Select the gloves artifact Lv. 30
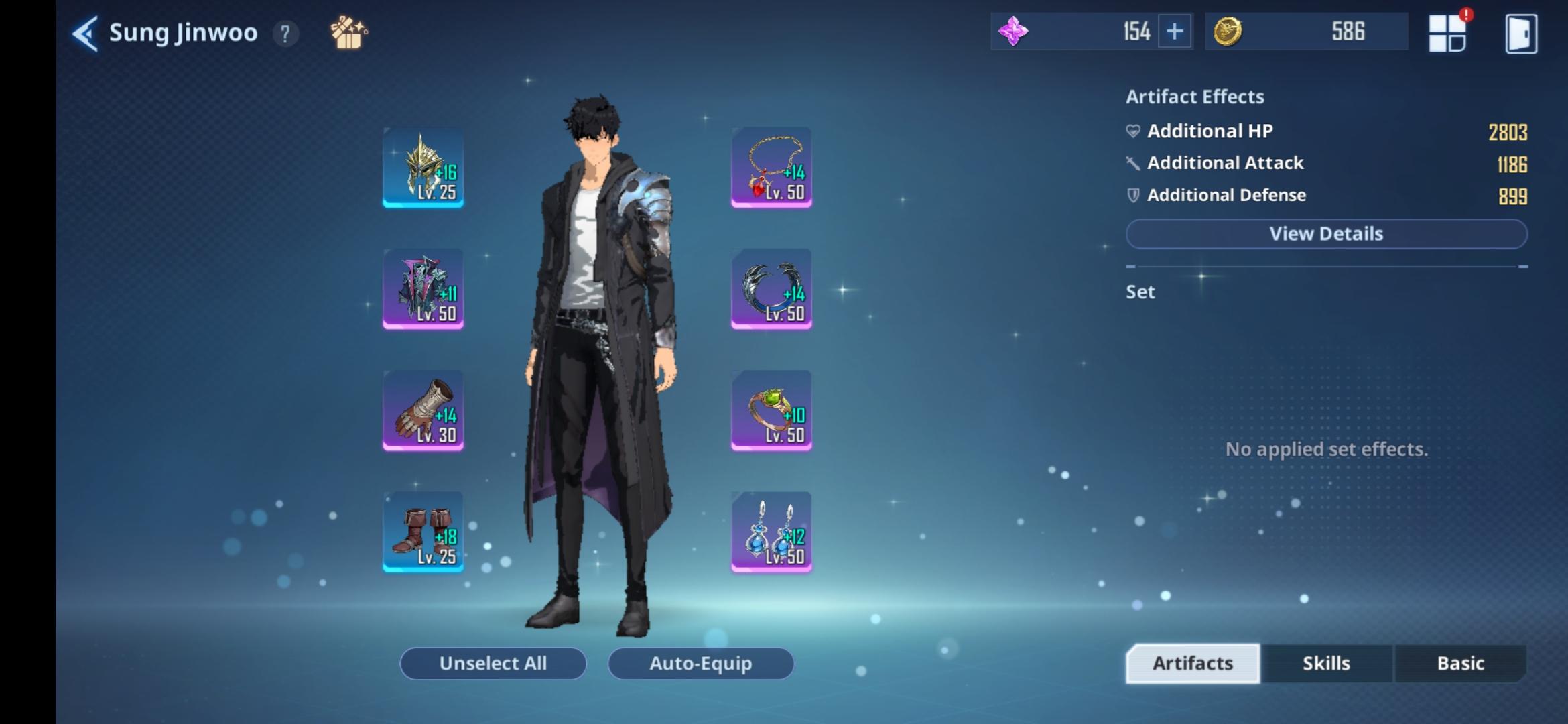1568x724 pixels. point(423,410)
